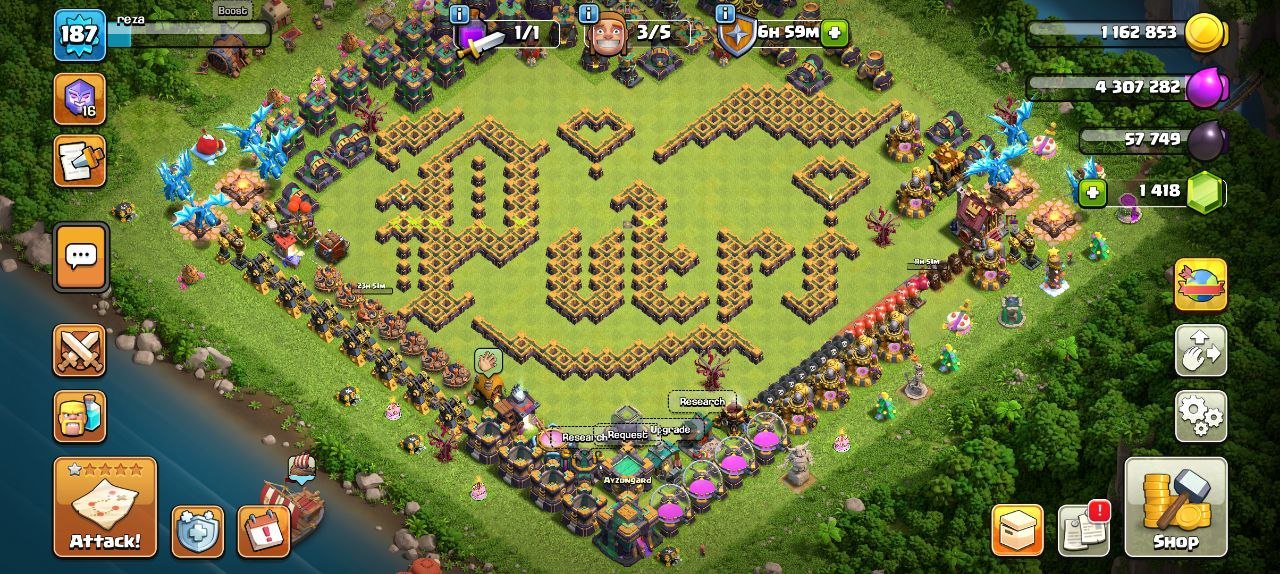This screenshot has width=1280, height=574.
Task: Open the clipboard and hammer icon
Action: tap(79, 161)
